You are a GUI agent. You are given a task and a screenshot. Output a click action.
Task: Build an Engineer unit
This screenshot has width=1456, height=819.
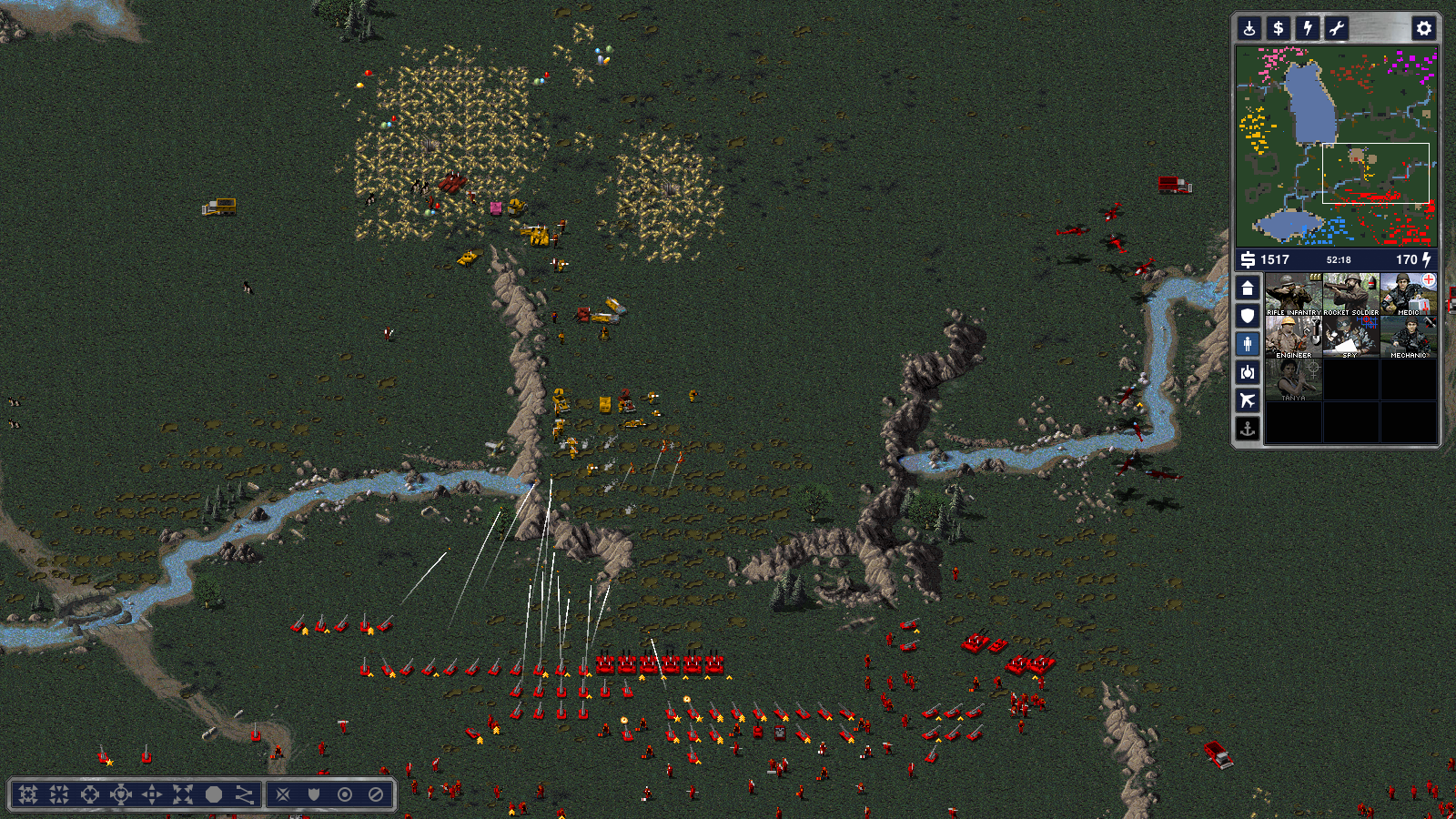click(1293, 337)
